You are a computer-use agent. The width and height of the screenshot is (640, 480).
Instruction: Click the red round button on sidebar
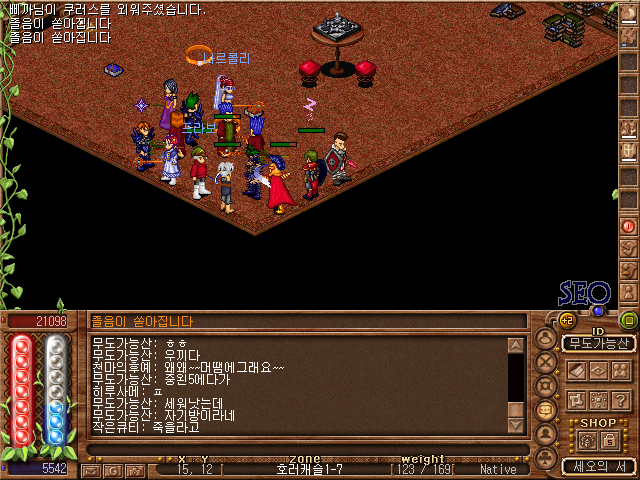click(x=629, y=226)
